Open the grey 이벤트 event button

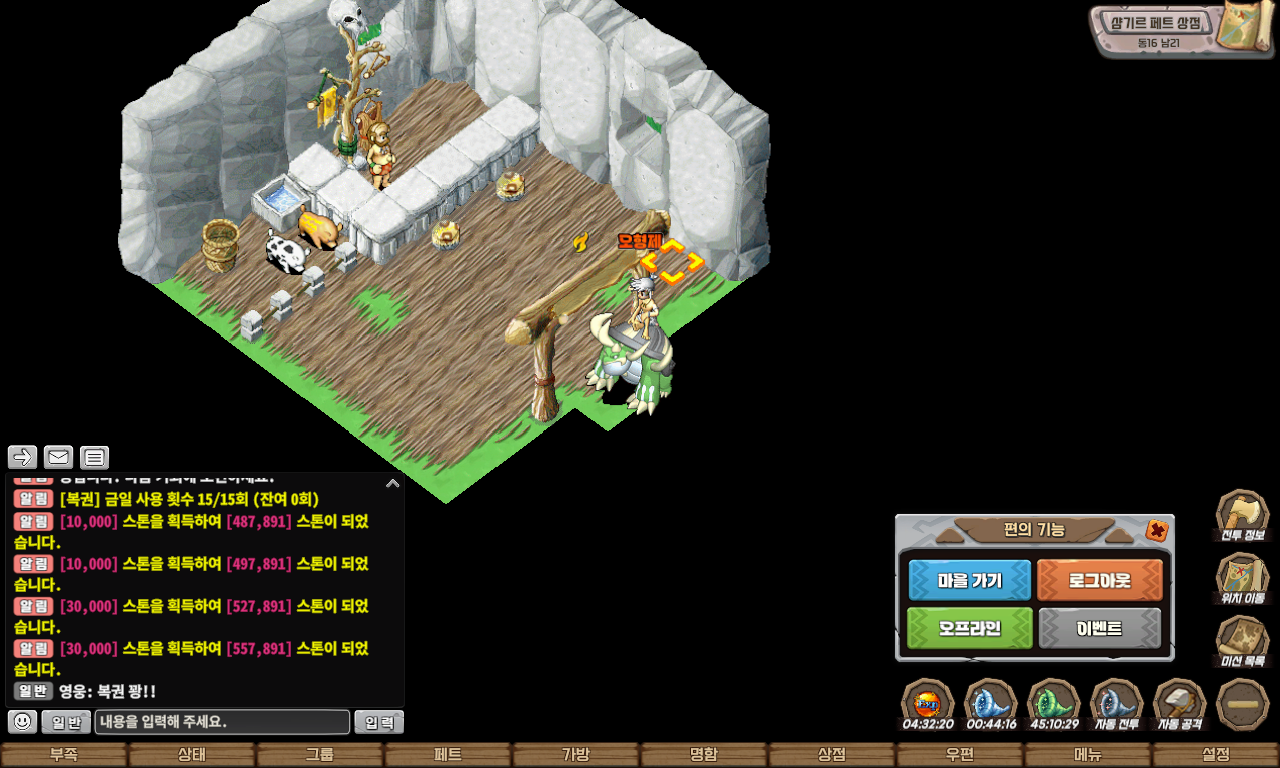(1100, 628)
